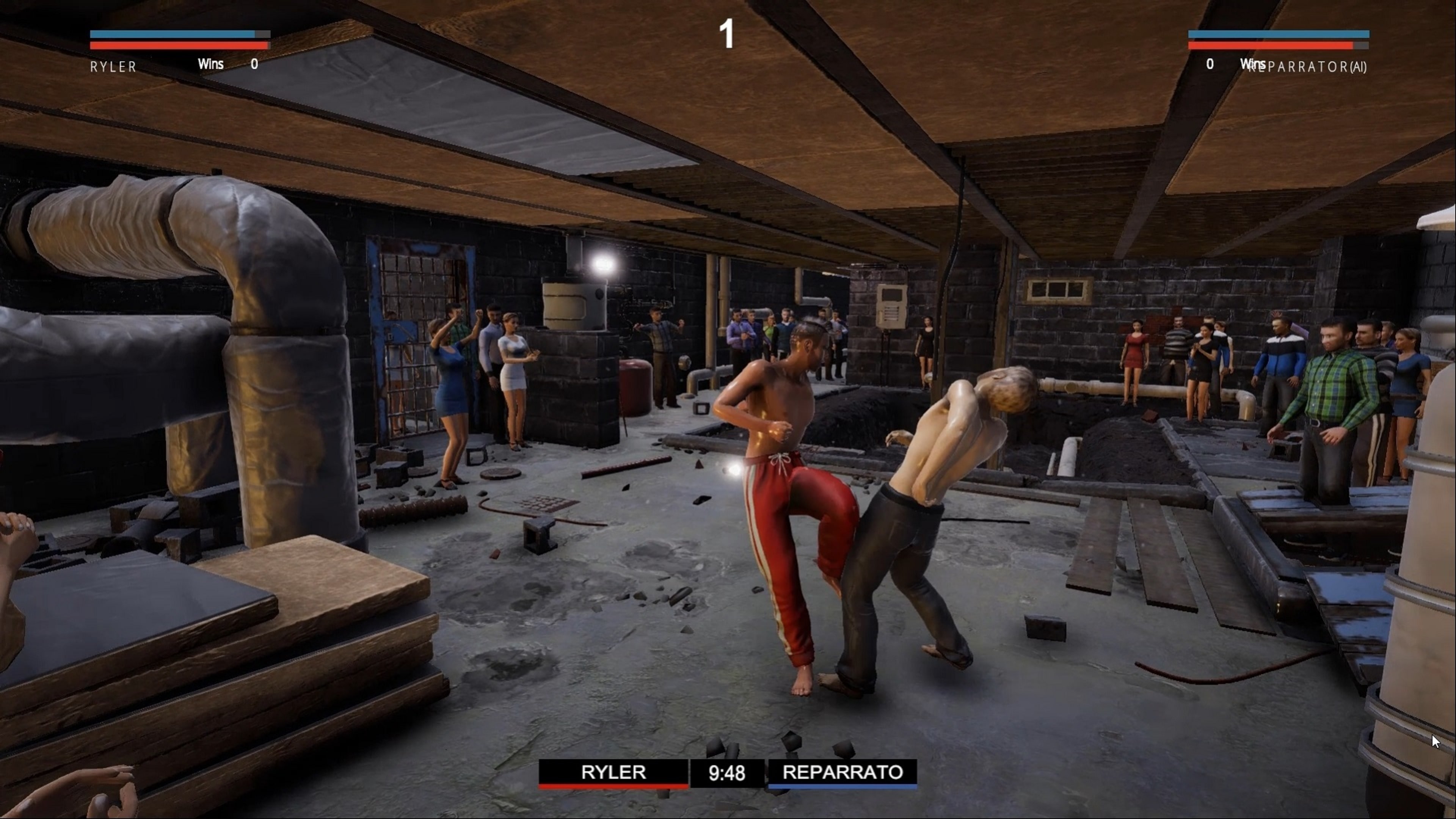The height and width of the screenshot is (819, 1456).
Task: Select the 9:48 match timer display
Action: point(727,773)
